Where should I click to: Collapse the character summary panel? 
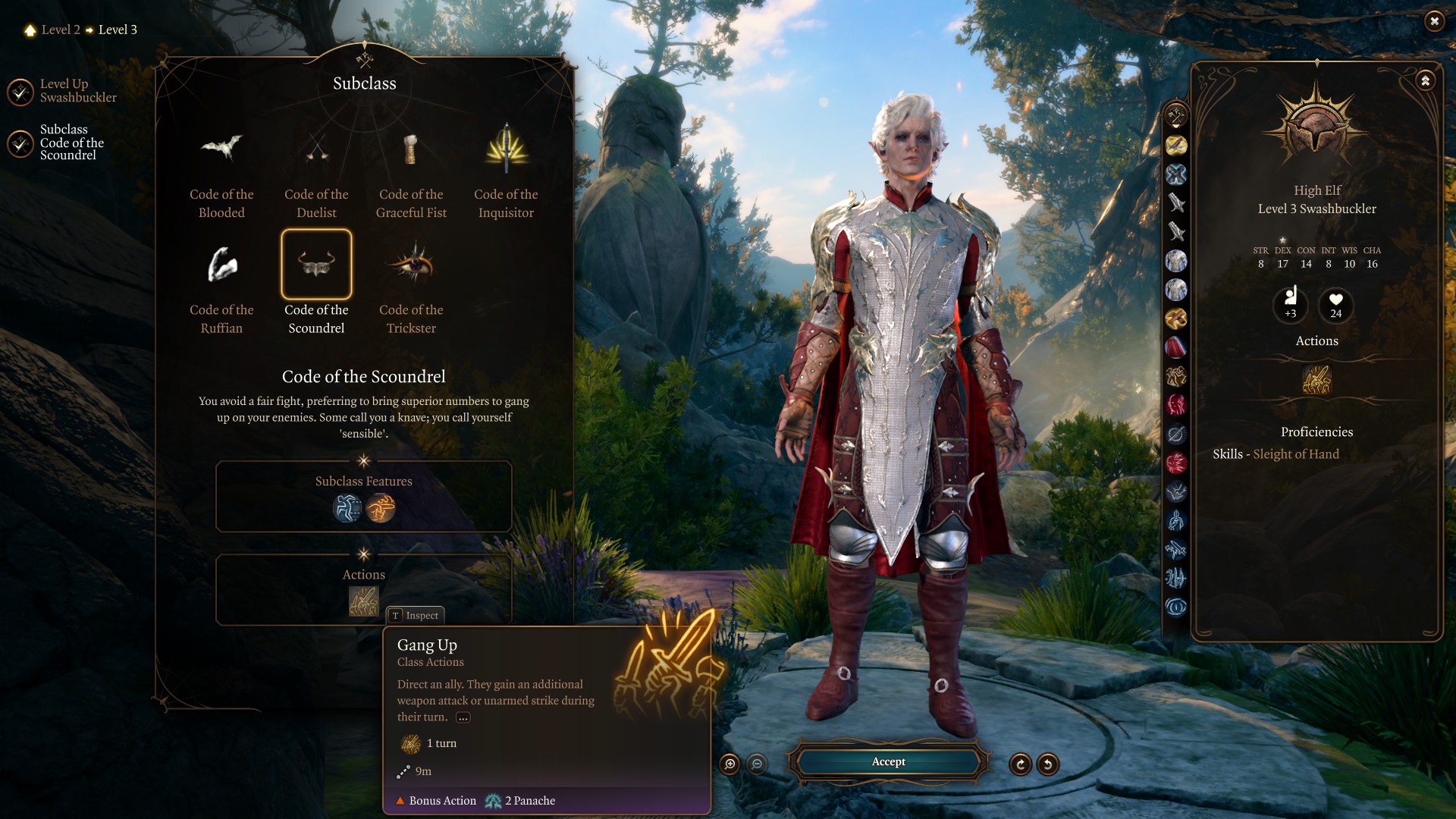pyautogui.click(x=1426, y=80)
